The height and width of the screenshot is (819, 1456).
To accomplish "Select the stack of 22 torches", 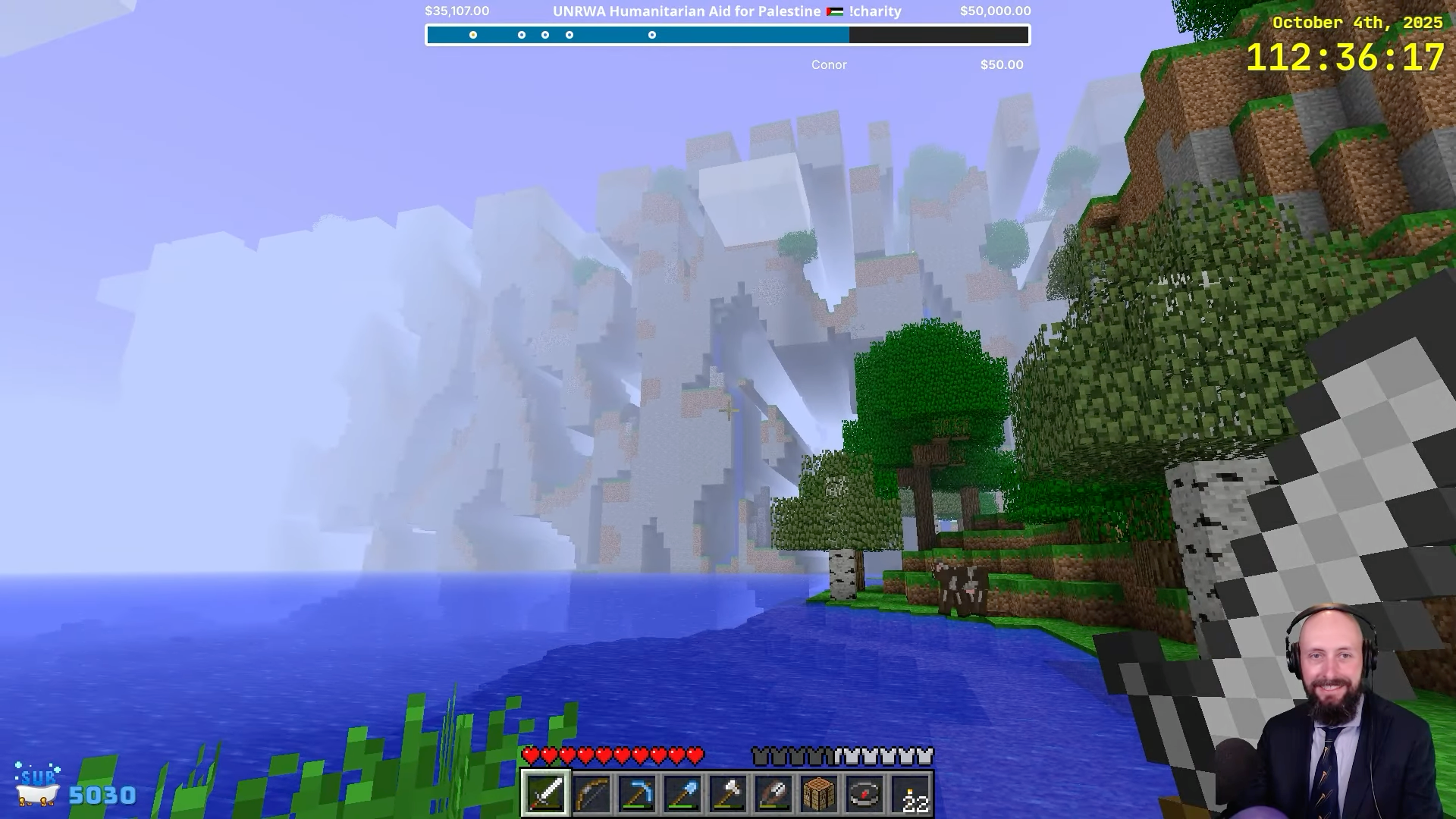I will pyautogui.click(x=911, y=794).
